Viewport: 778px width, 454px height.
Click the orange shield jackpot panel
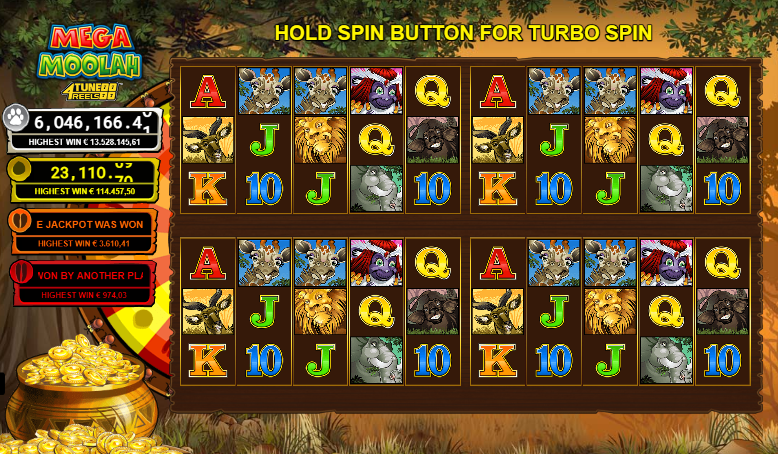click(82, 229)
